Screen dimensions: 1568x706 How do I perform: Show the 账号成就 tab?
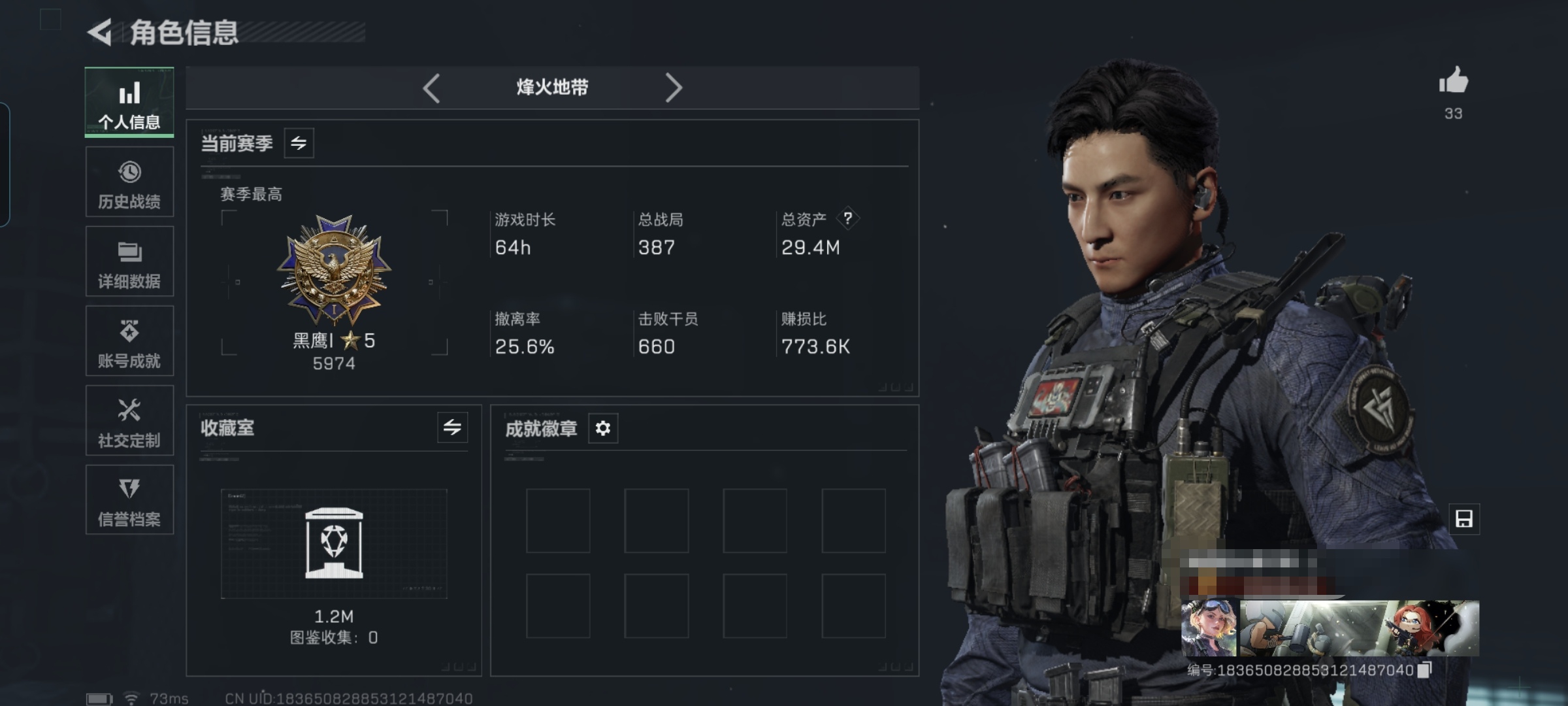point(129,342)
